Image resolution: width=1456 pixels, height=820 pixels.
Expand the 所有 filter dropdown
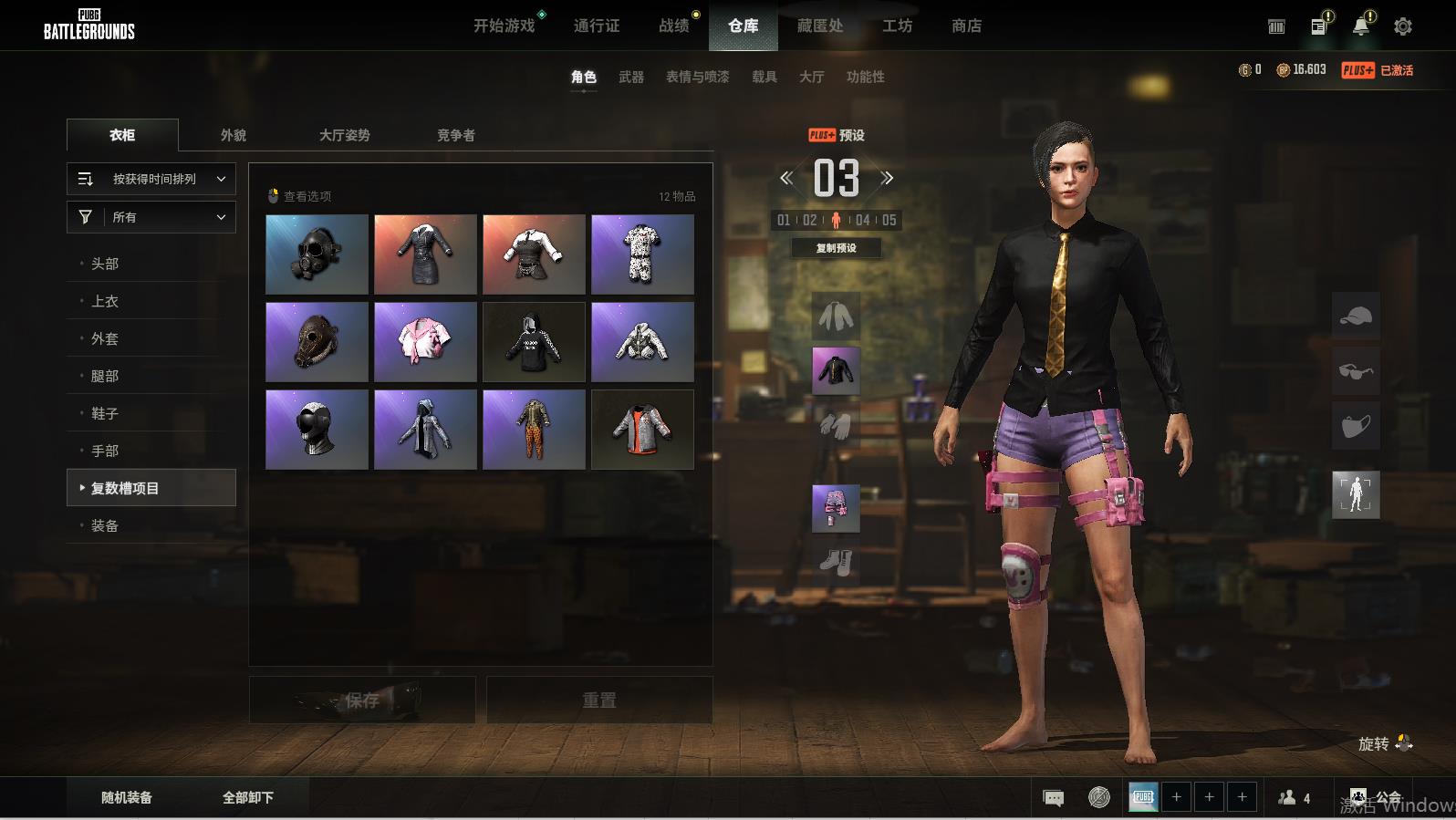pos(151,217)
